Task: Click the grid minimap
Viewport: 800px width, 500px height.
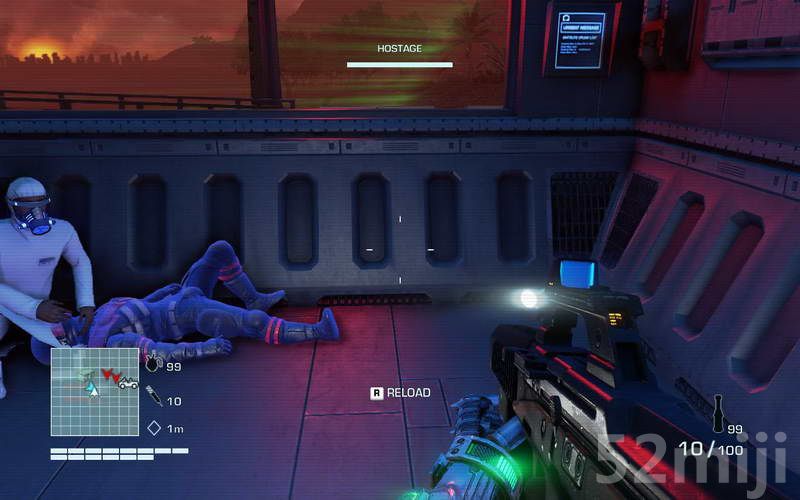Action: (x=95, y=391)
